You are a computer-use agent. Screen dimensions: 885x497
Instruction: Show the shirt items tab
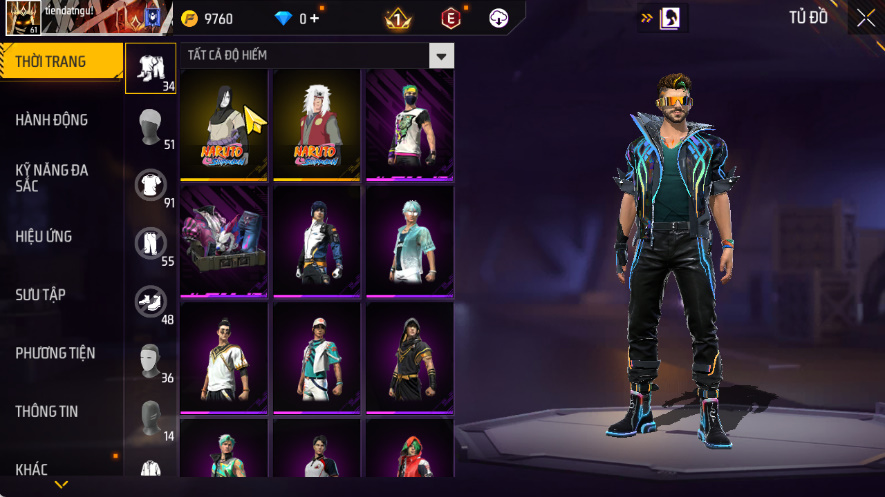point(151,184)
